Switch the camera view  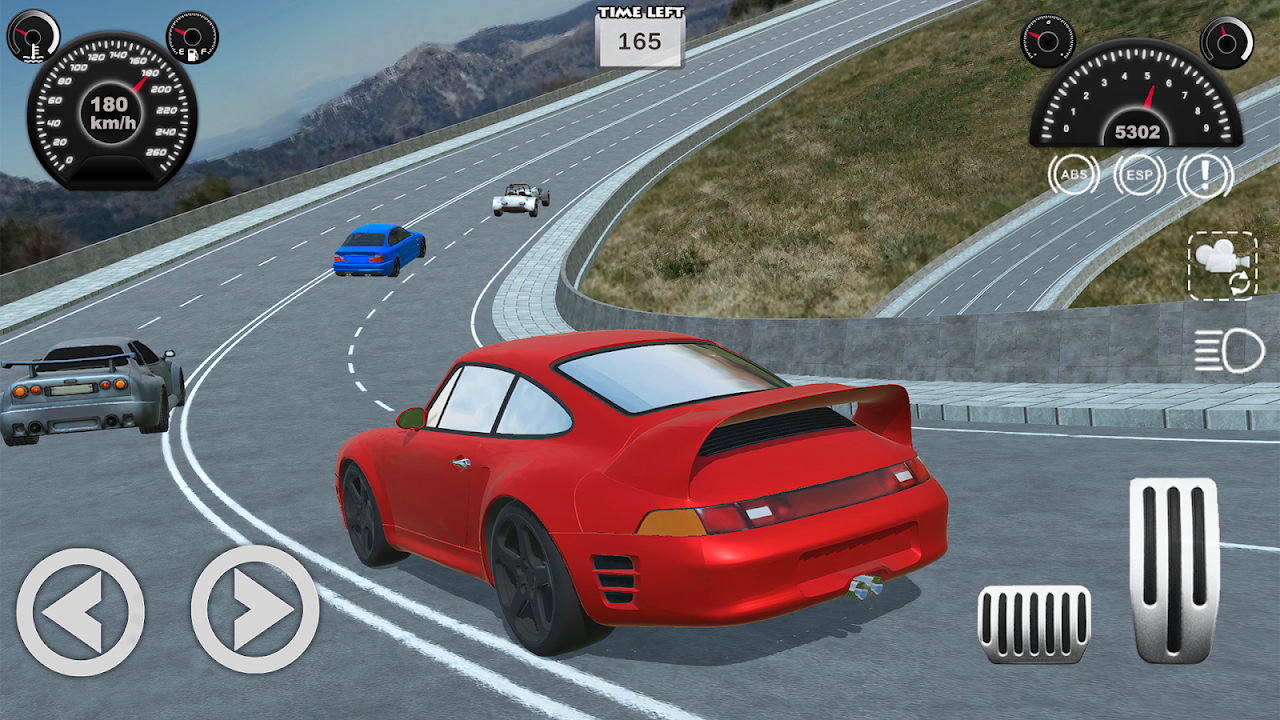click(1222, 265)
